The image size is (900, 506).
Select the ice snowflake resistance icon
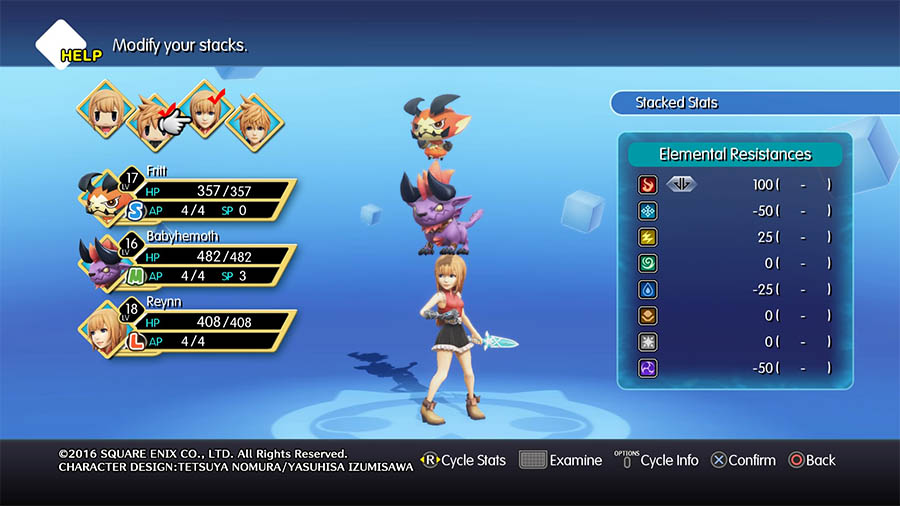647,211
